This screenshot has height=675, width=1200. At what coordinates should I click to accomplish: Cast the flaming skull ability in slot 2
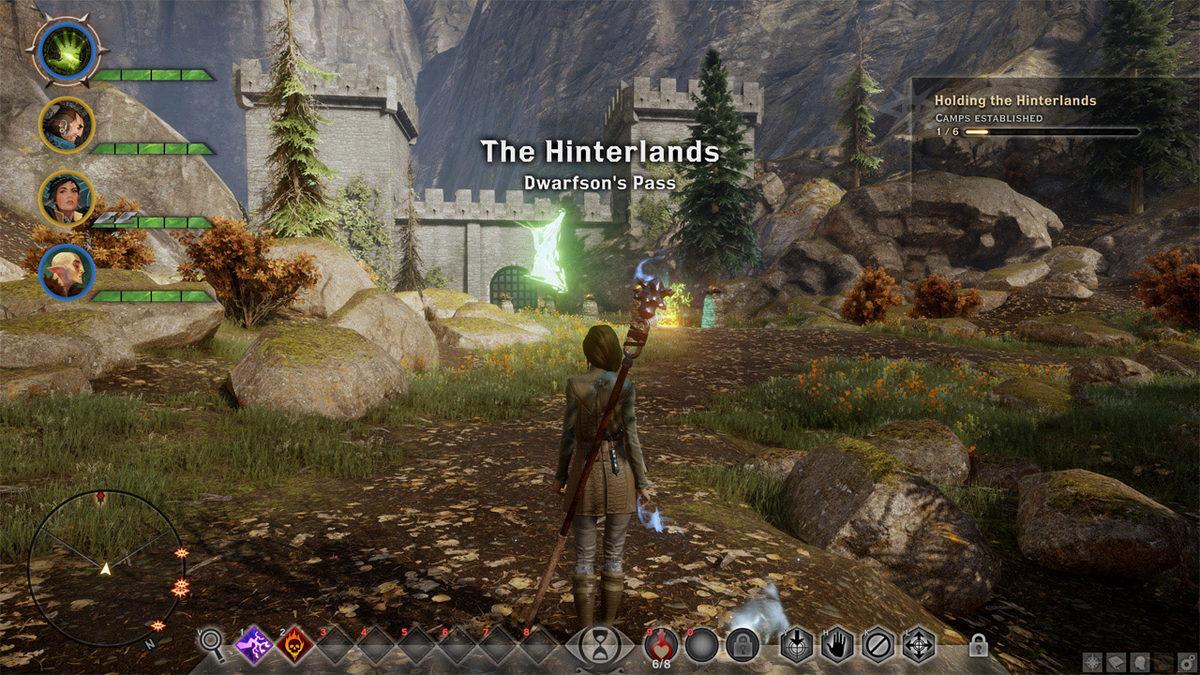[x=295, y=645]
